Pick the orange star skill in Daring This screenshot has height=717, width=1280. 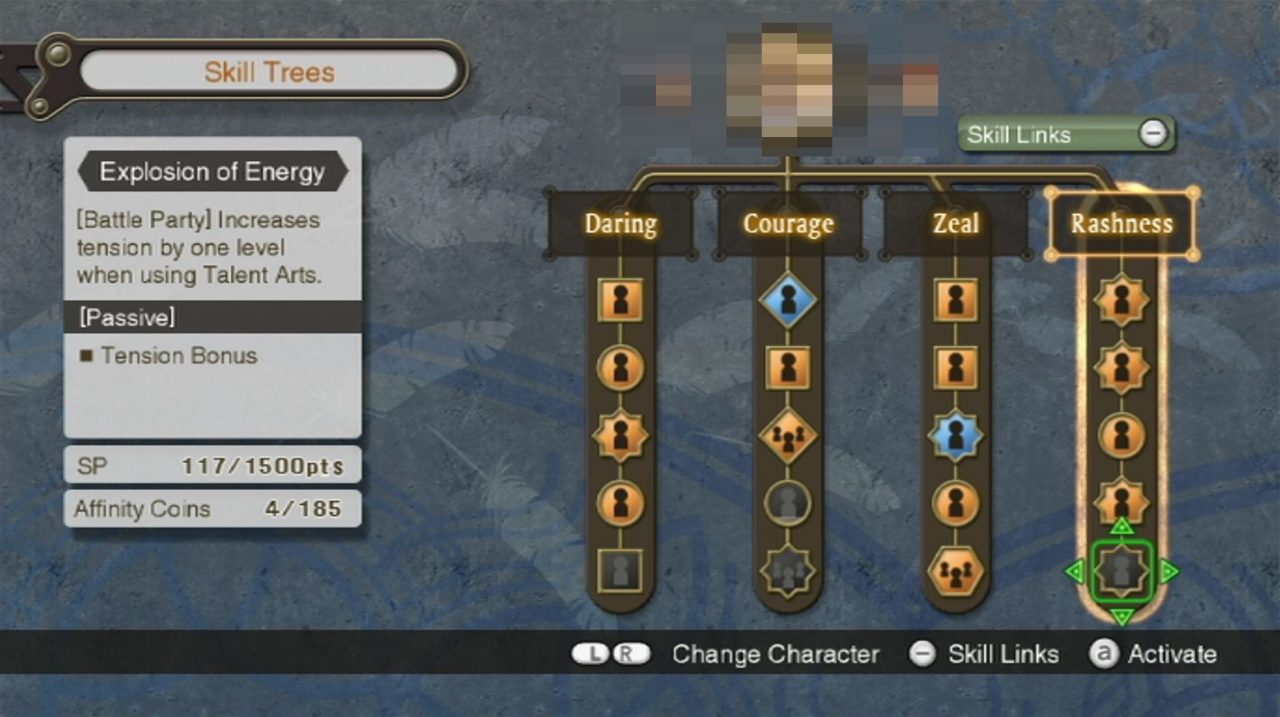620,436
